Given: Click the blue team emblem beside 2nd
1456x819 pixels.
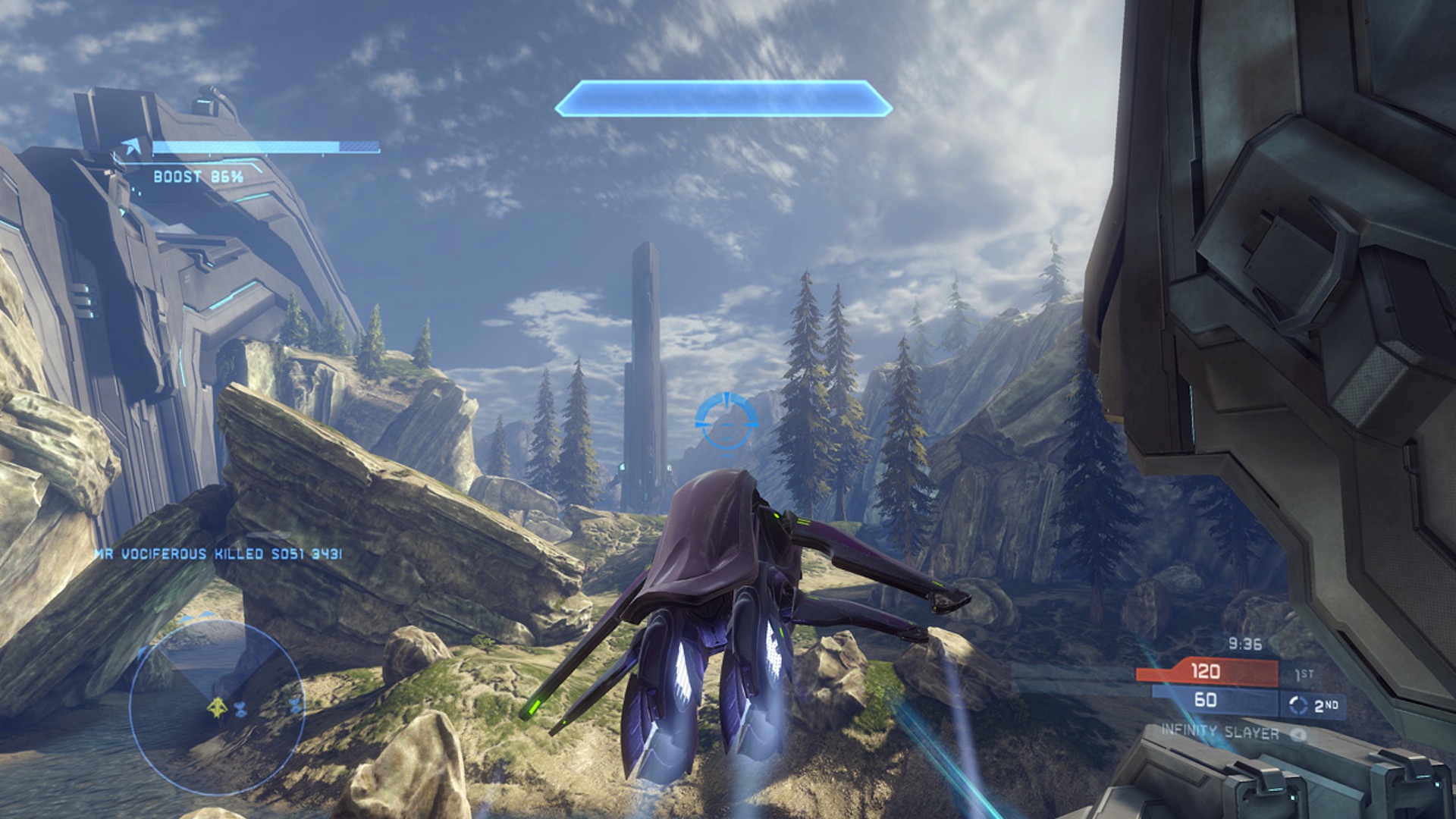Looking at the screenshot, I should click(1298, 705).
